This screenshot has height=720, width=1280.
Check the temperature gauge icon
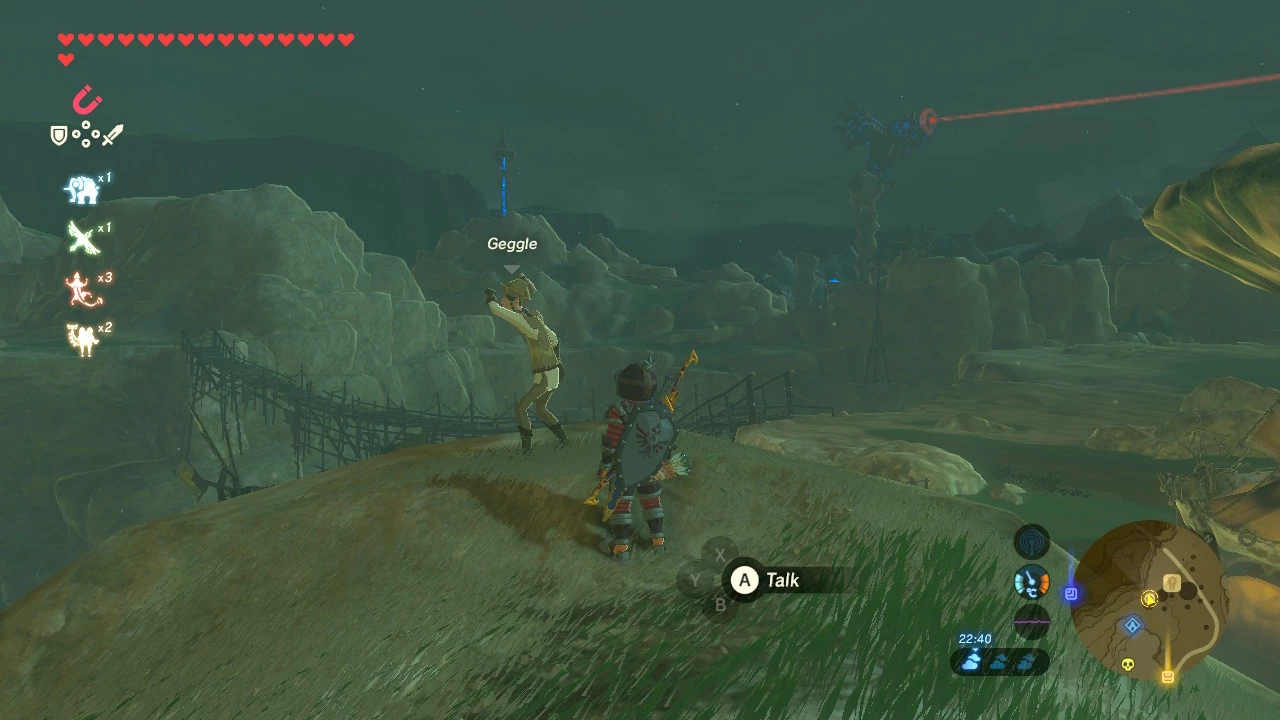1032,581
